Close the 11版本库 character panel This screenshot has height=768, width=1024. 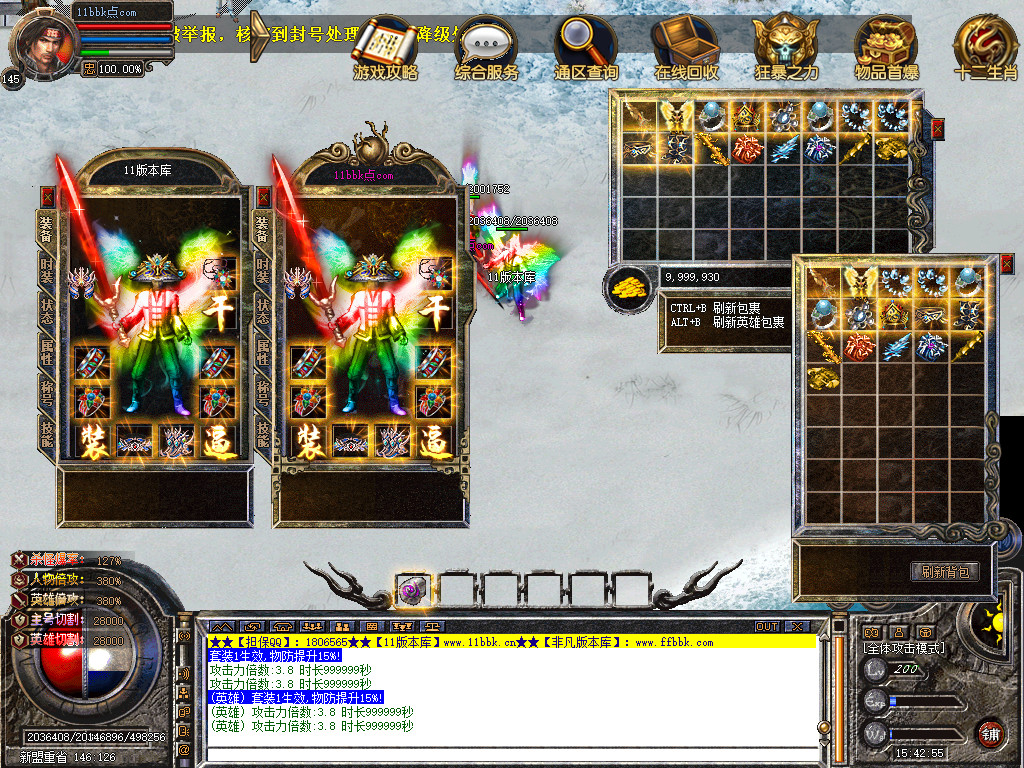point(47,197)
